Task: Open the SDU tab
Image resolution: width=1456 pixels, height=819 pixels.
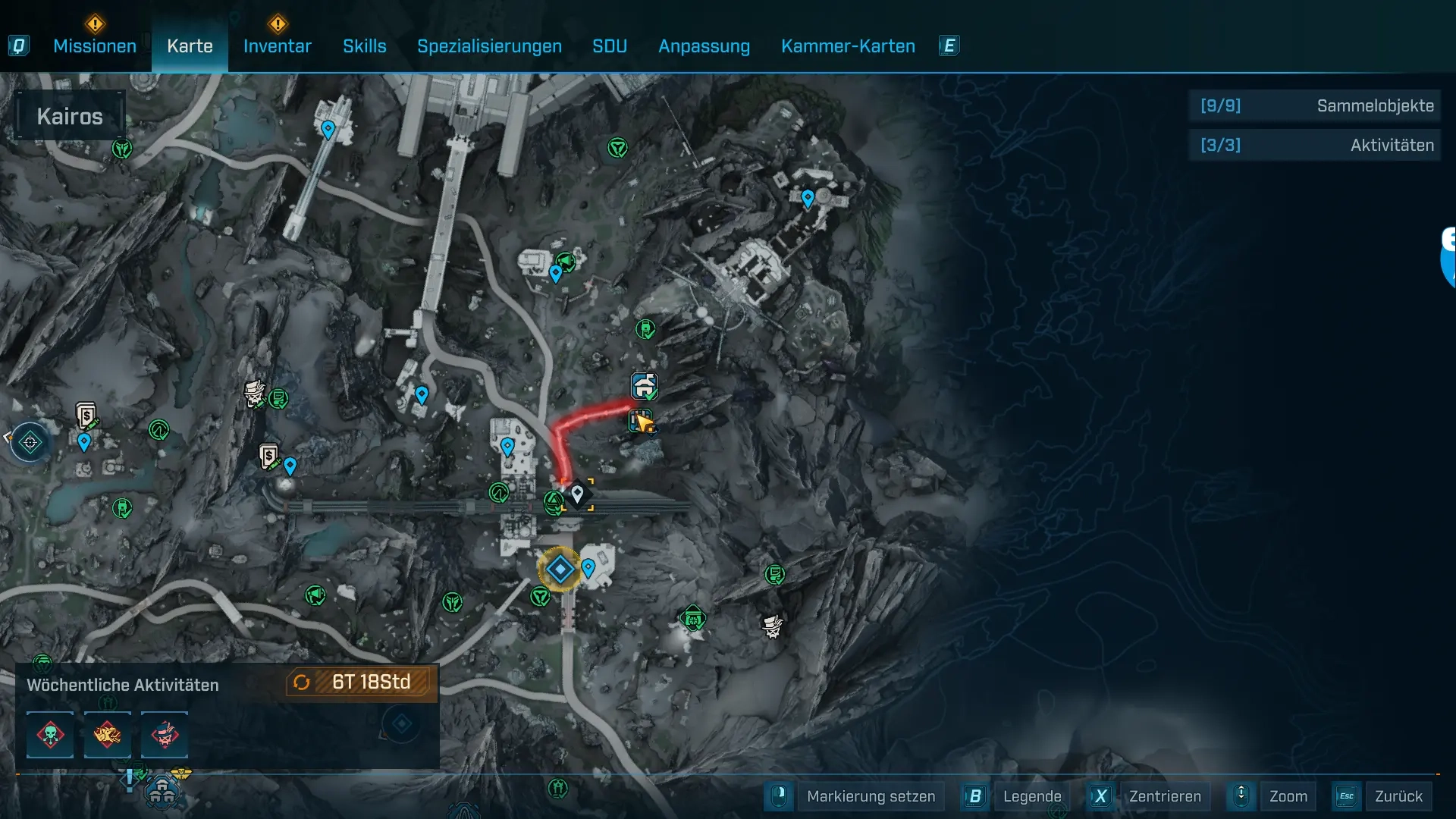Action: pyautogui.click(x=609, y=46)
